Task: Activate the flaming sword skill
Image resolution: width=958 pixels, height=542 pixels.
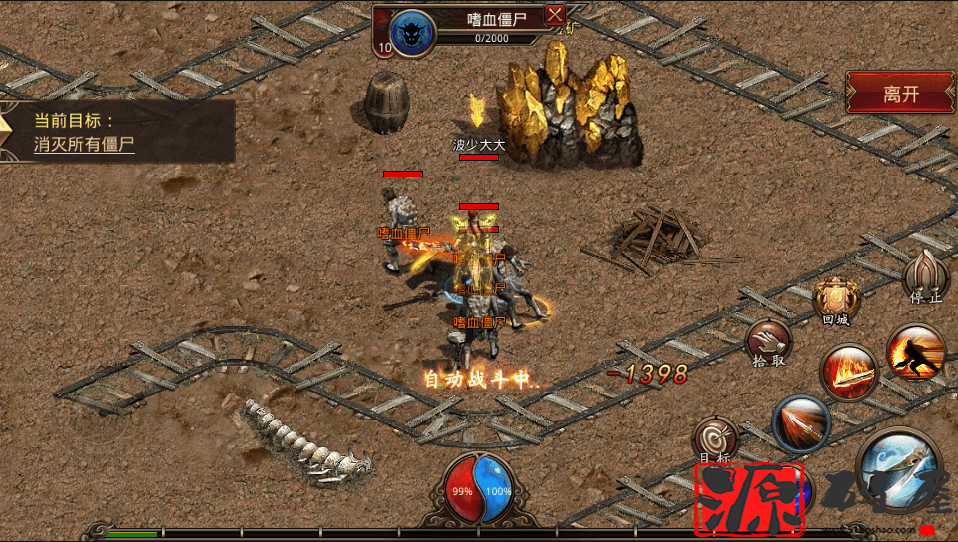Action: pyautogui.click(x=847, y=372)
